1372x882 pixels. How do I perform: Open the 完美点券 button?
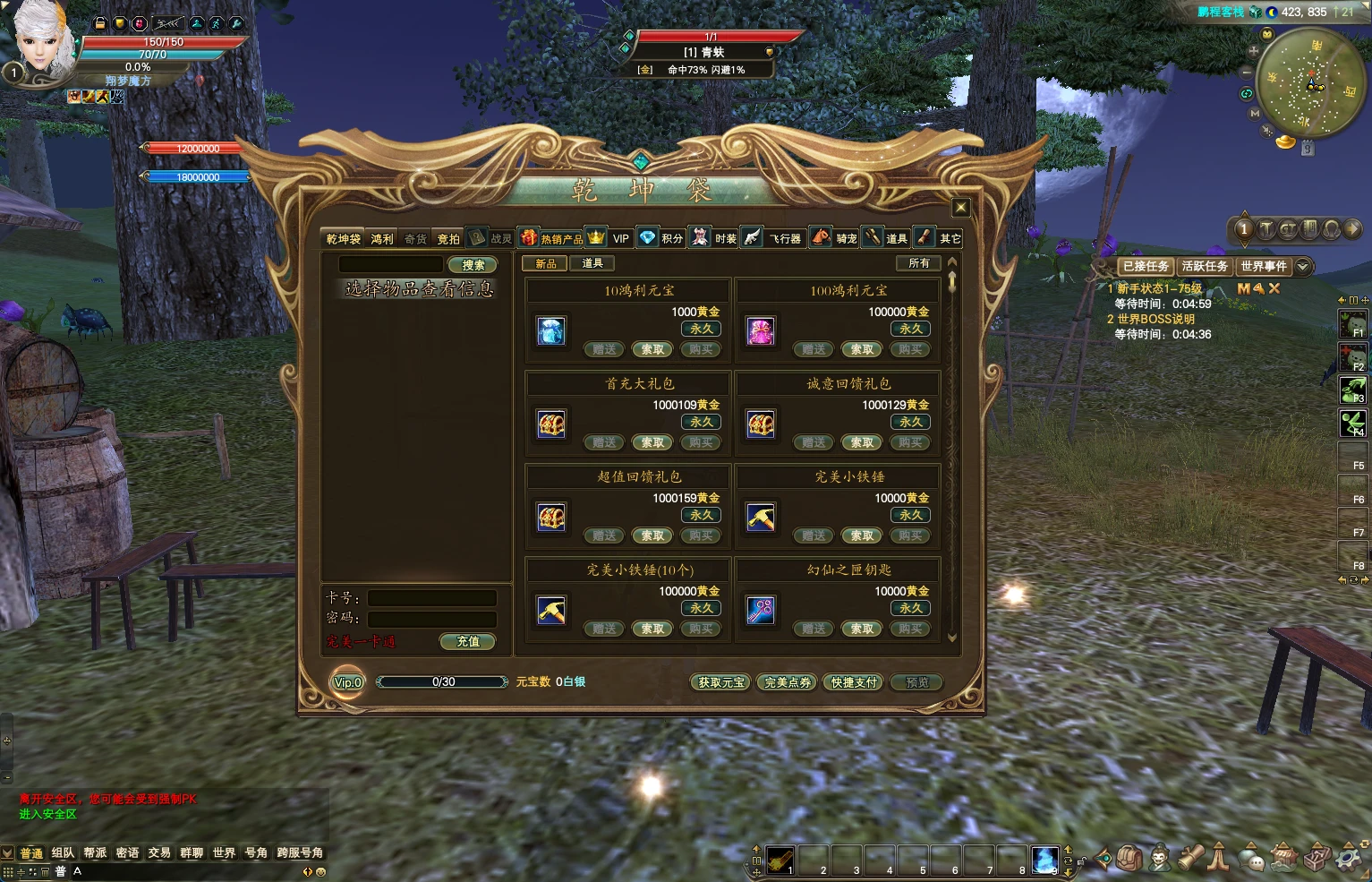point(788,682)
